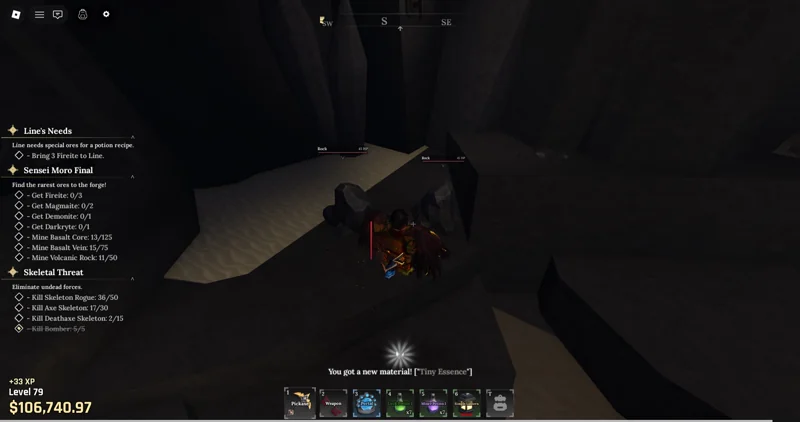Screen dimensions: 800x422
Task: Select the black and gold lantern slot
Action: pos(466,403)
